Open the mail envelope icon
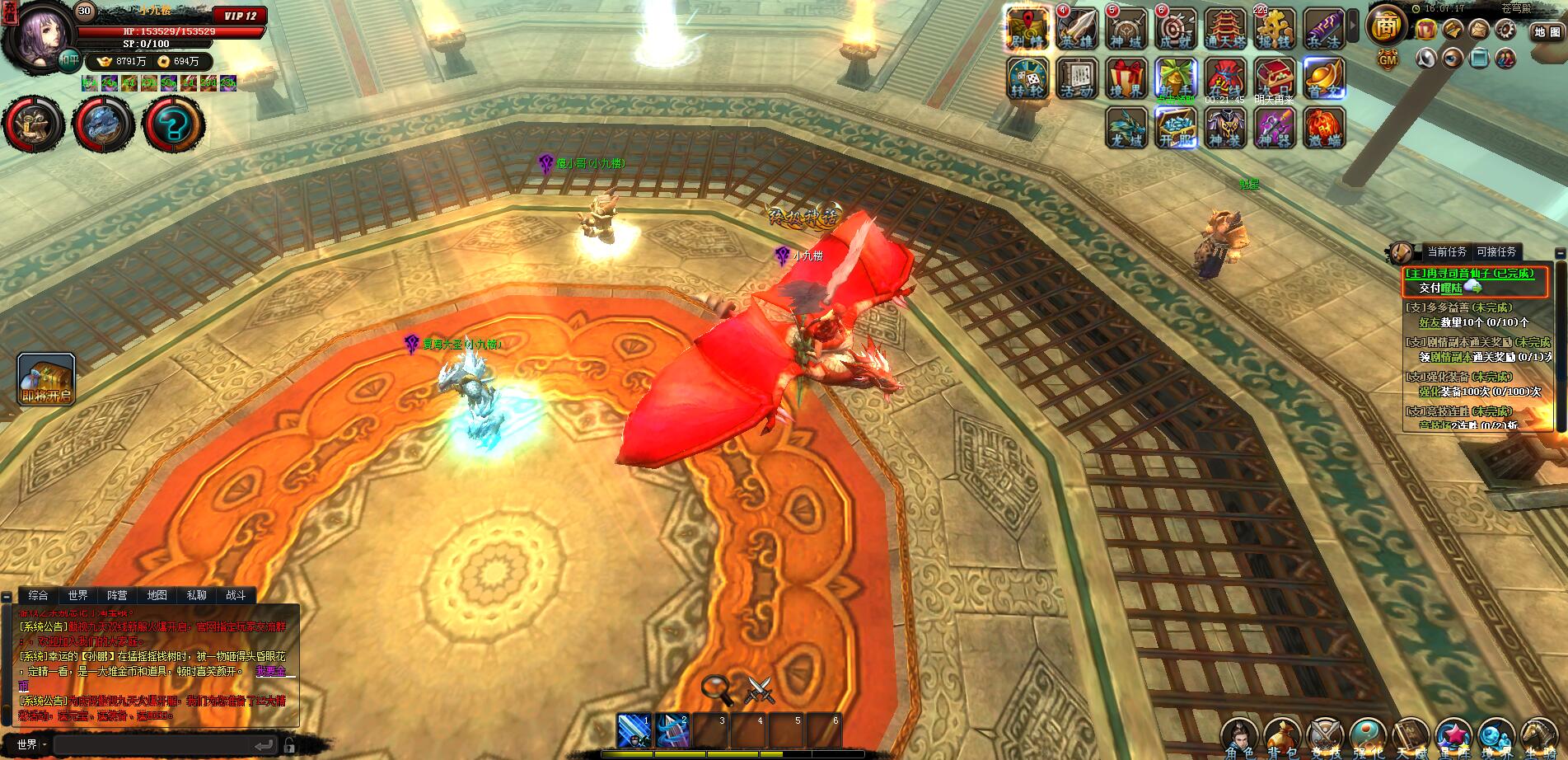Viewport: 1568px width, 760px height. [x=1479, y=30]
